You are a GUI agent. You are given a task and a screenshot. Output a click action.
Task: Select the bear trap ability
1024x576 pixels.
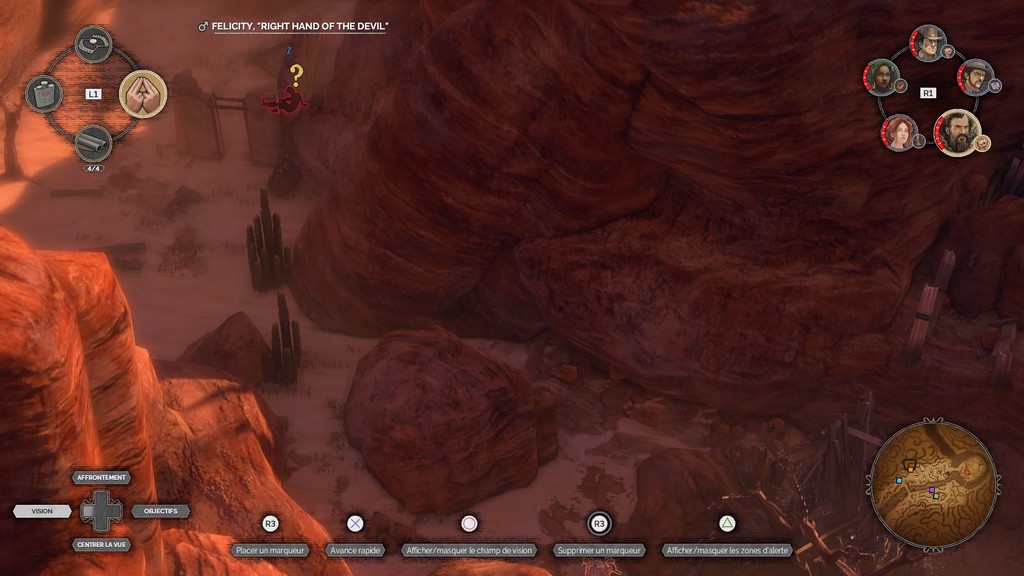[x=93, y=44]
